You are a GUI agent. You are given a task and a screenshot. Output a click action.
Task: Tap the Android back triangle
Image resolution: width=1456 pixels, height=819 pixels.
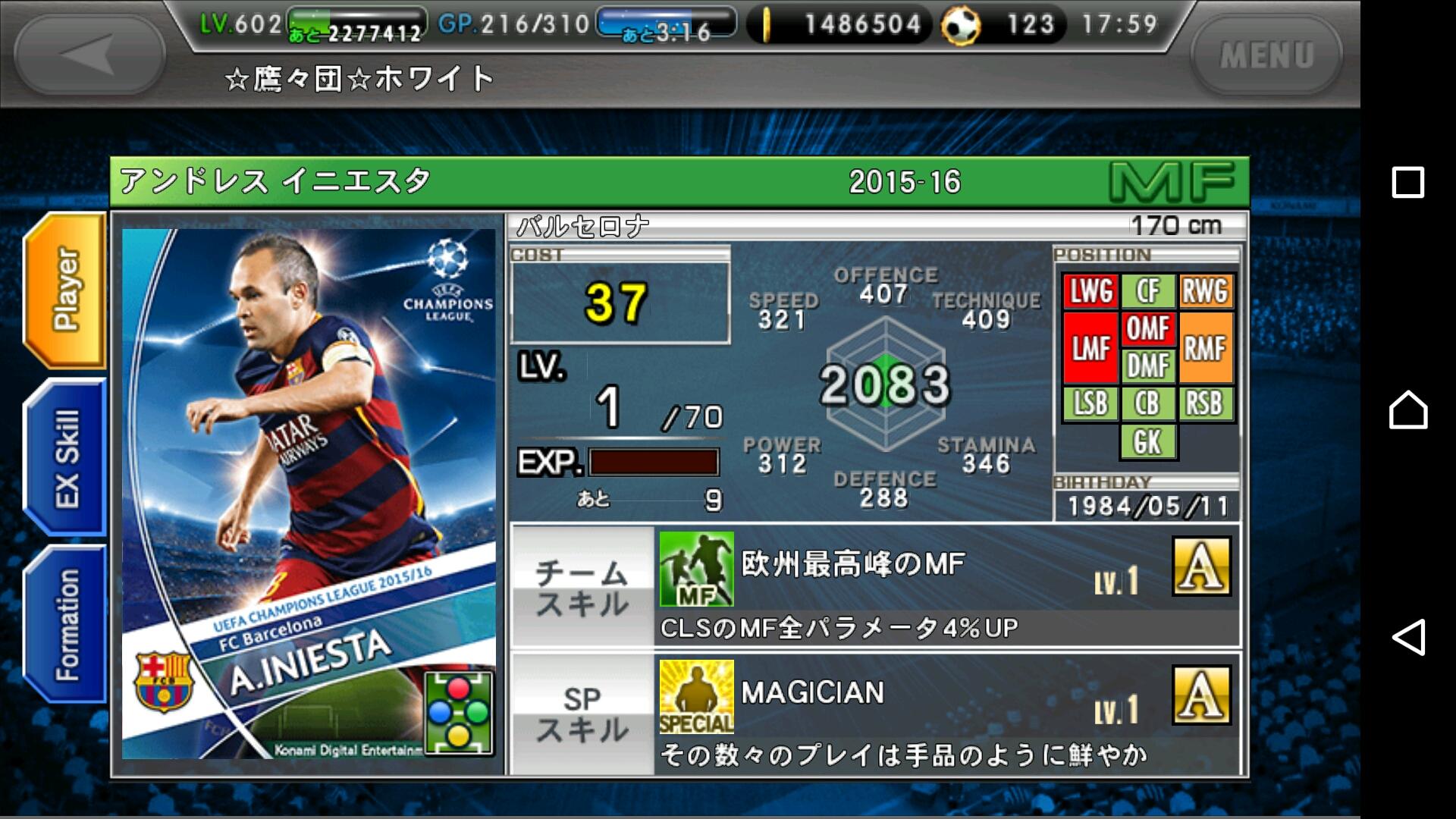(1407, 637)
